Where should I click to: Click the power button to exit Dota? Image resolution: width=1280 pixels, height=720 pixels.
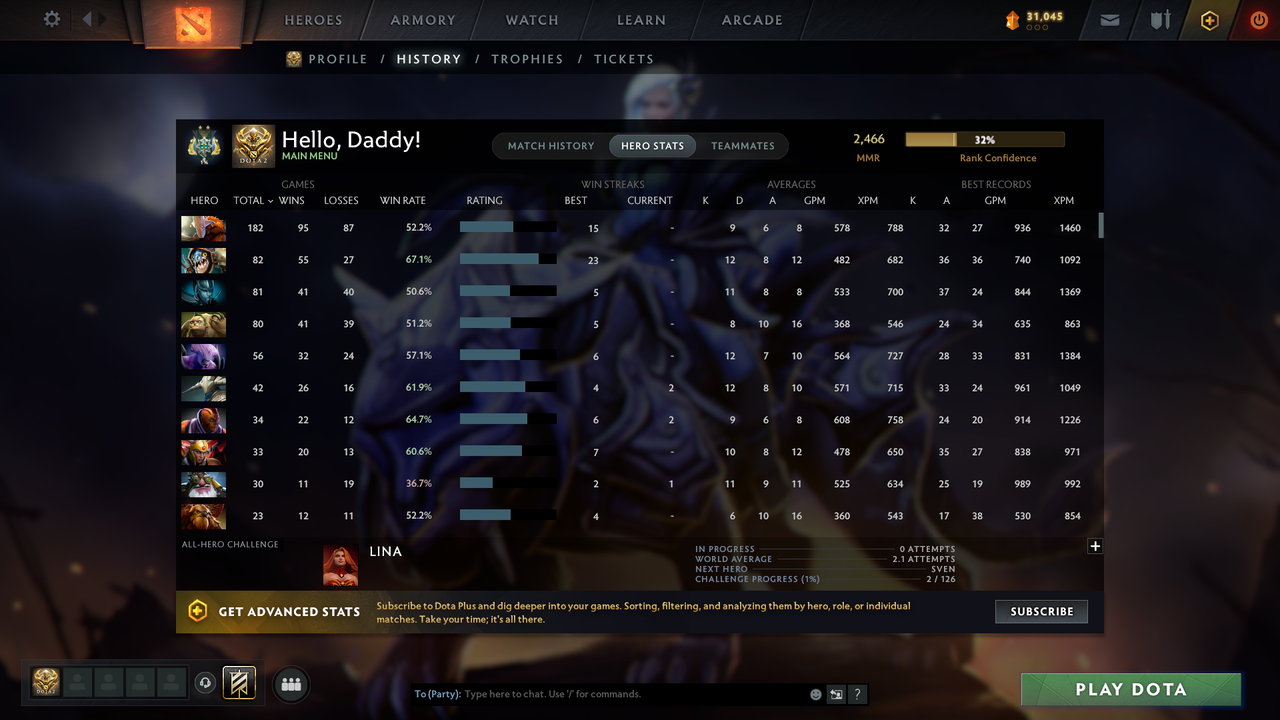[x=1259, y=19]
